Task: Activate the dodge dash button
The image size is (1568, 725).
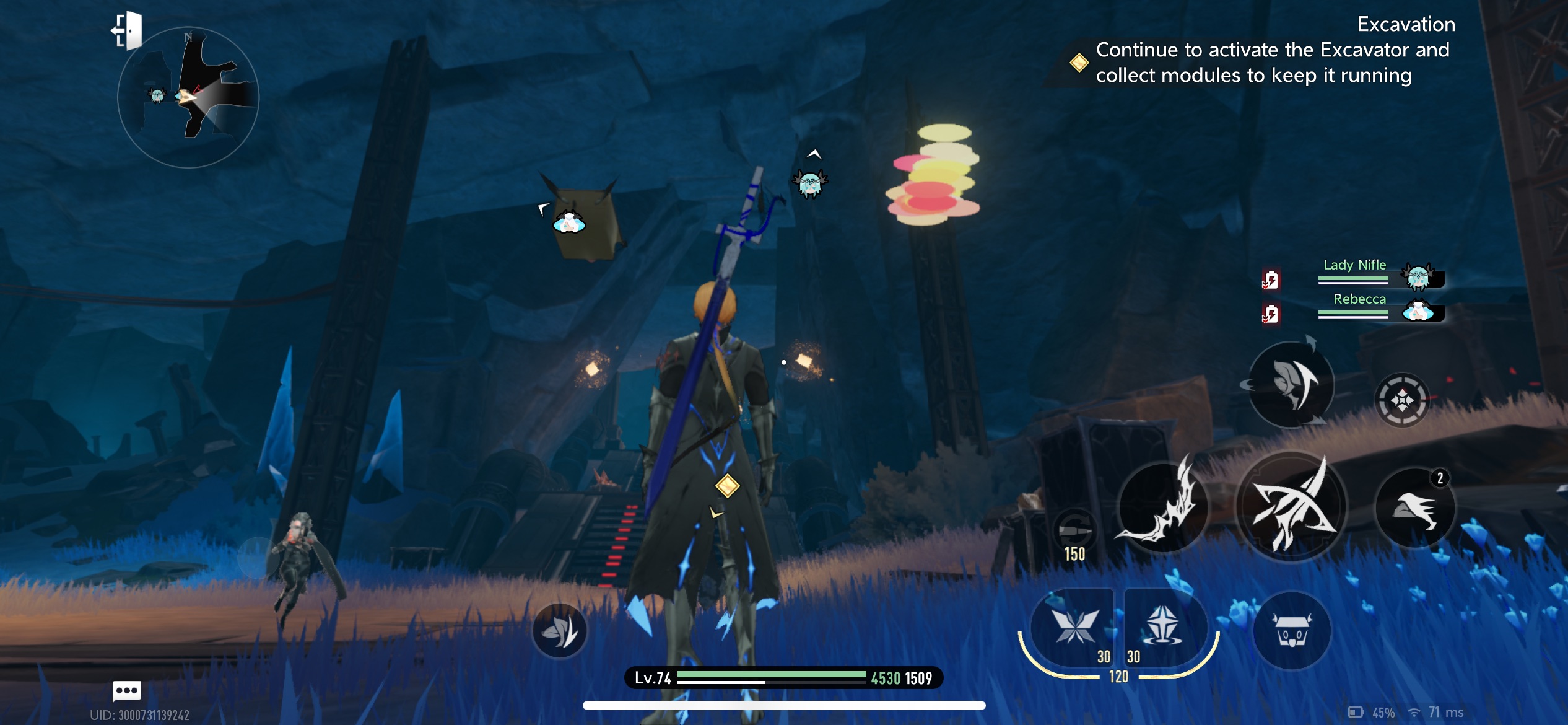Action: click(1292, 385)
